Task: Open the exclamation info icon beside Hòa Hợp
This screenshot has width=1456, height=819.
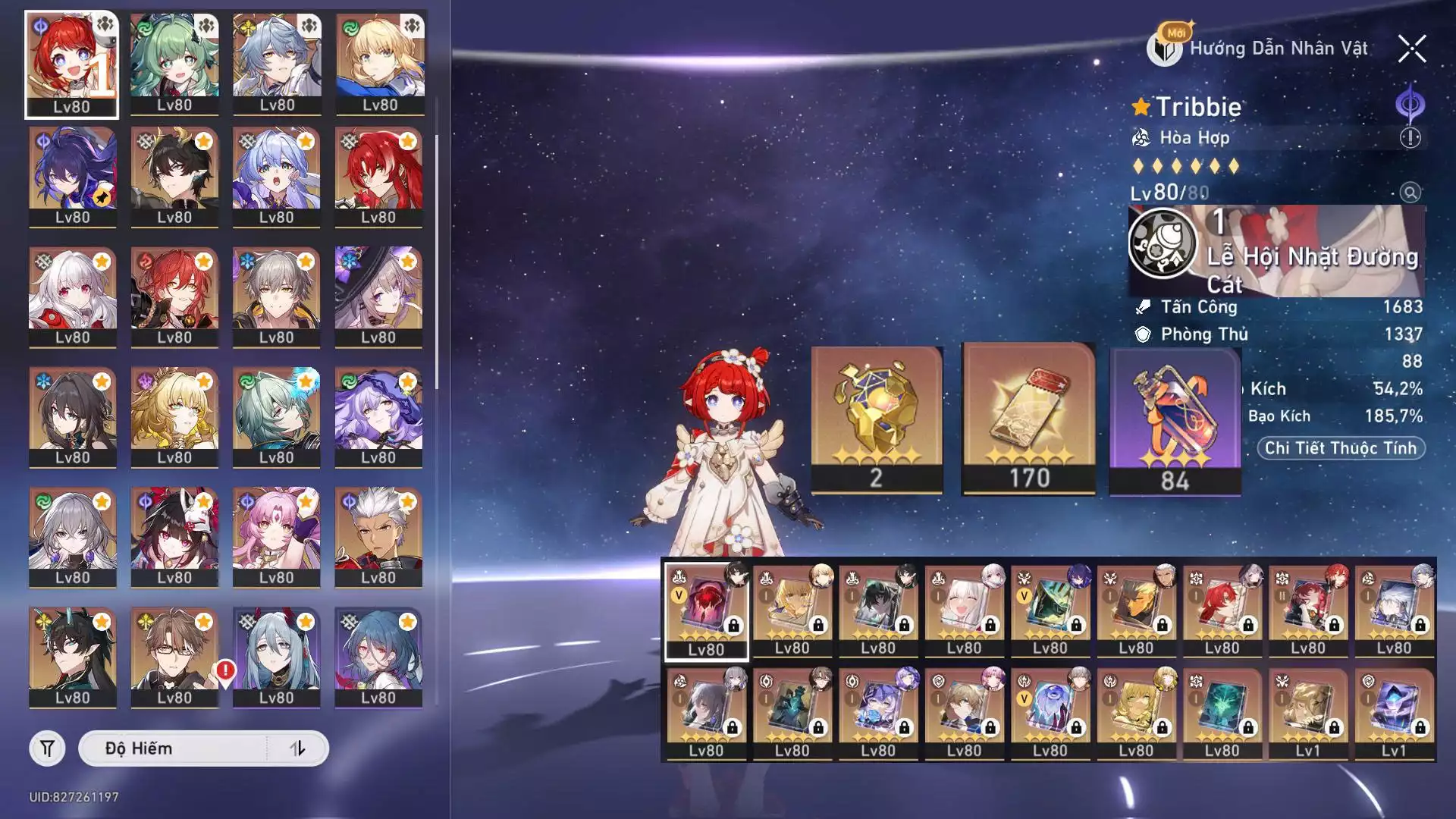Action: pos(1410,138)
